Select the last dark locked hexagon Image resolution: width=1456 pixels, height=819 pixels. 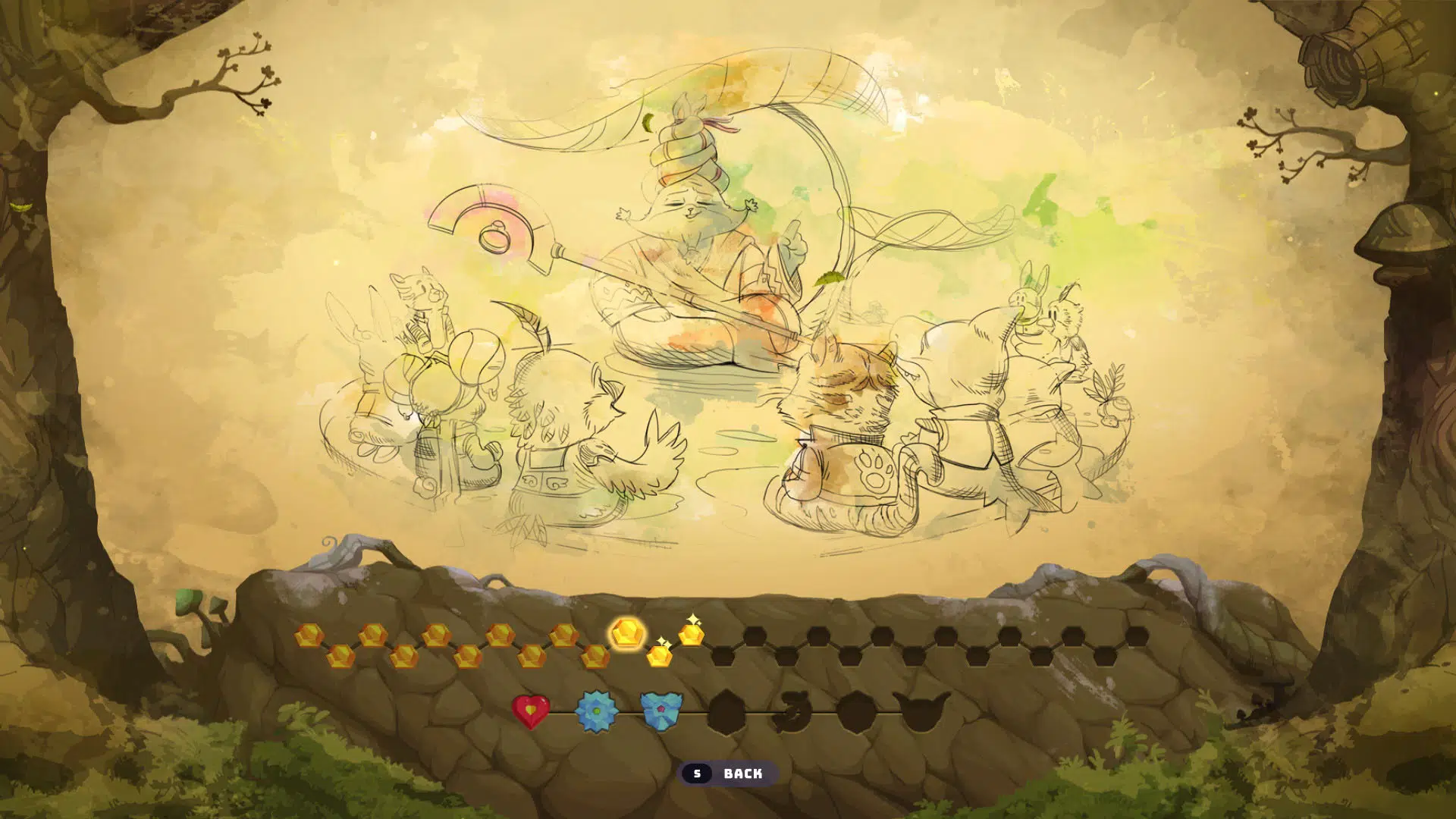click(1135, 636)
